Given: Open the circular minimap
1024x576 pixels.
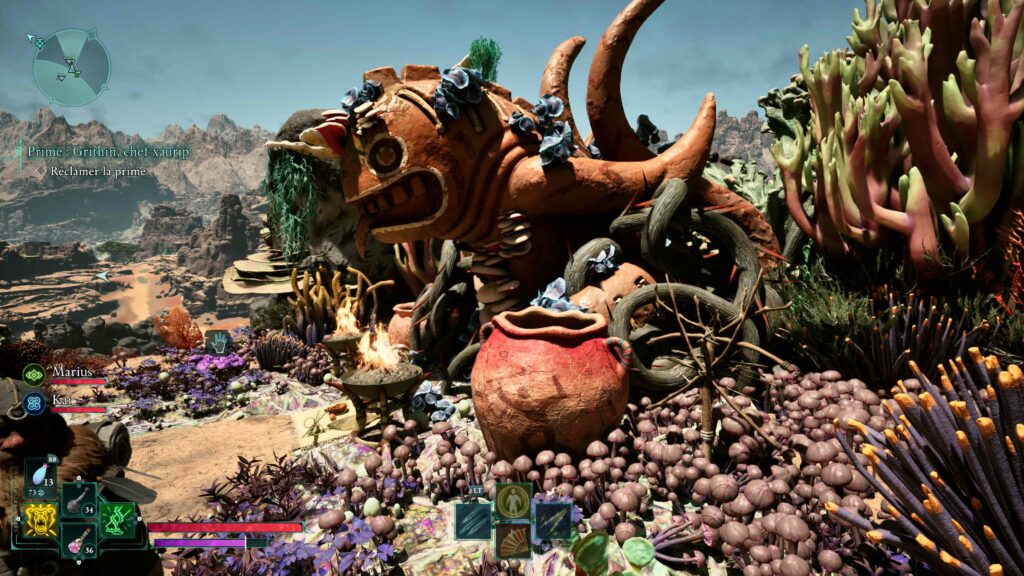Looking at the screenshot, I should (70, 68).
